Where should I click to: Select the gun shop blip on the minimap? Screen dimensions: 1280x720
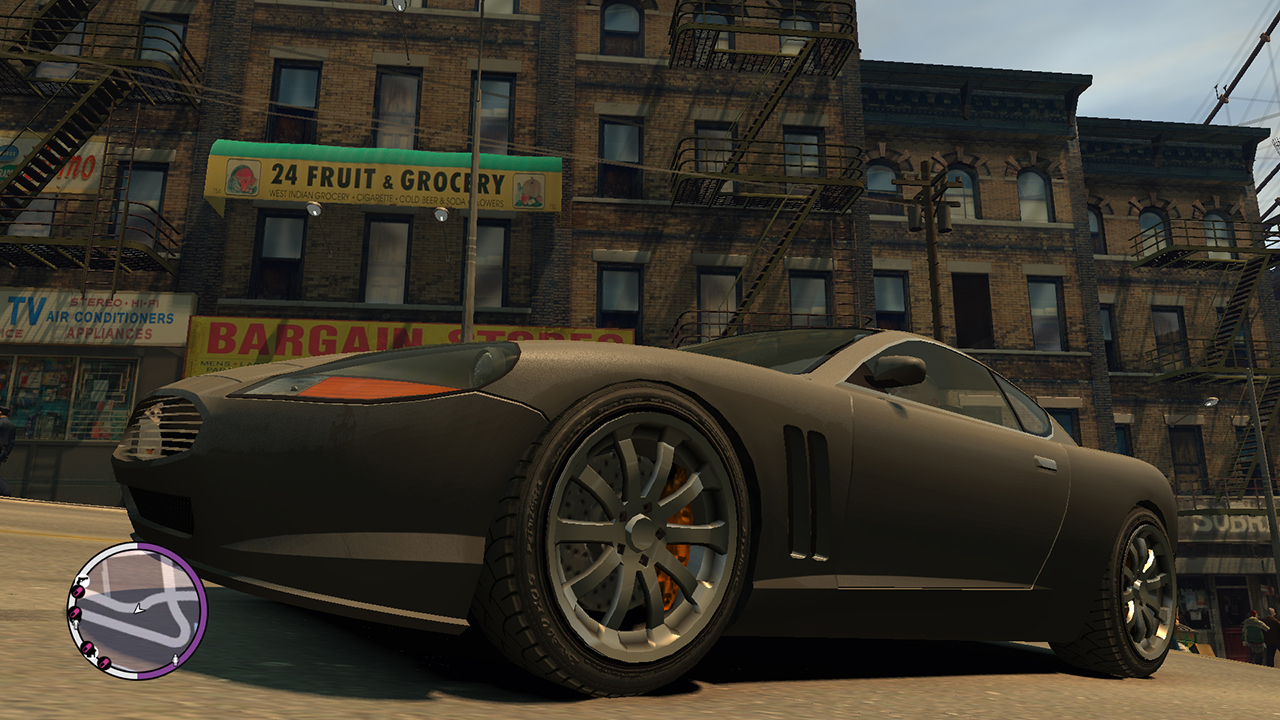83,580
